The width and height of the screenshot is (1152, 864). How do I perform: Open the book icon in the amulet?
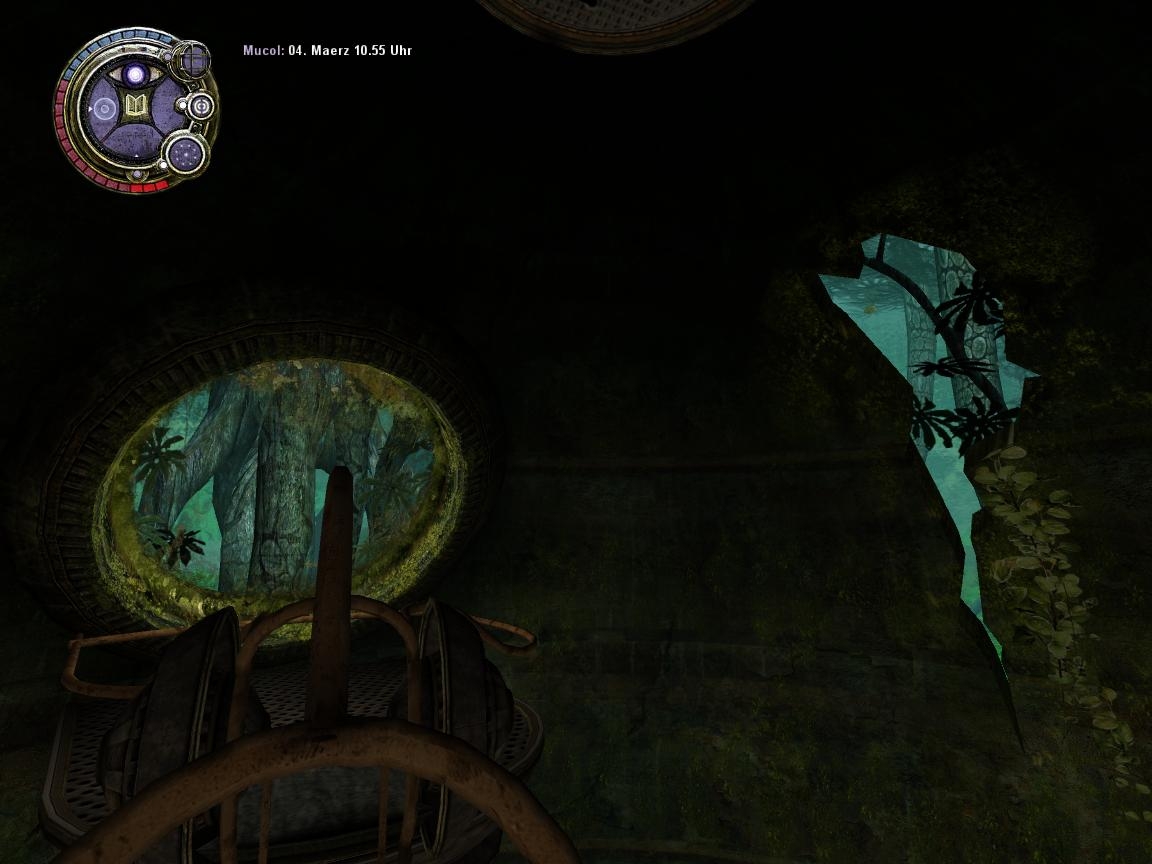[135, 107]
